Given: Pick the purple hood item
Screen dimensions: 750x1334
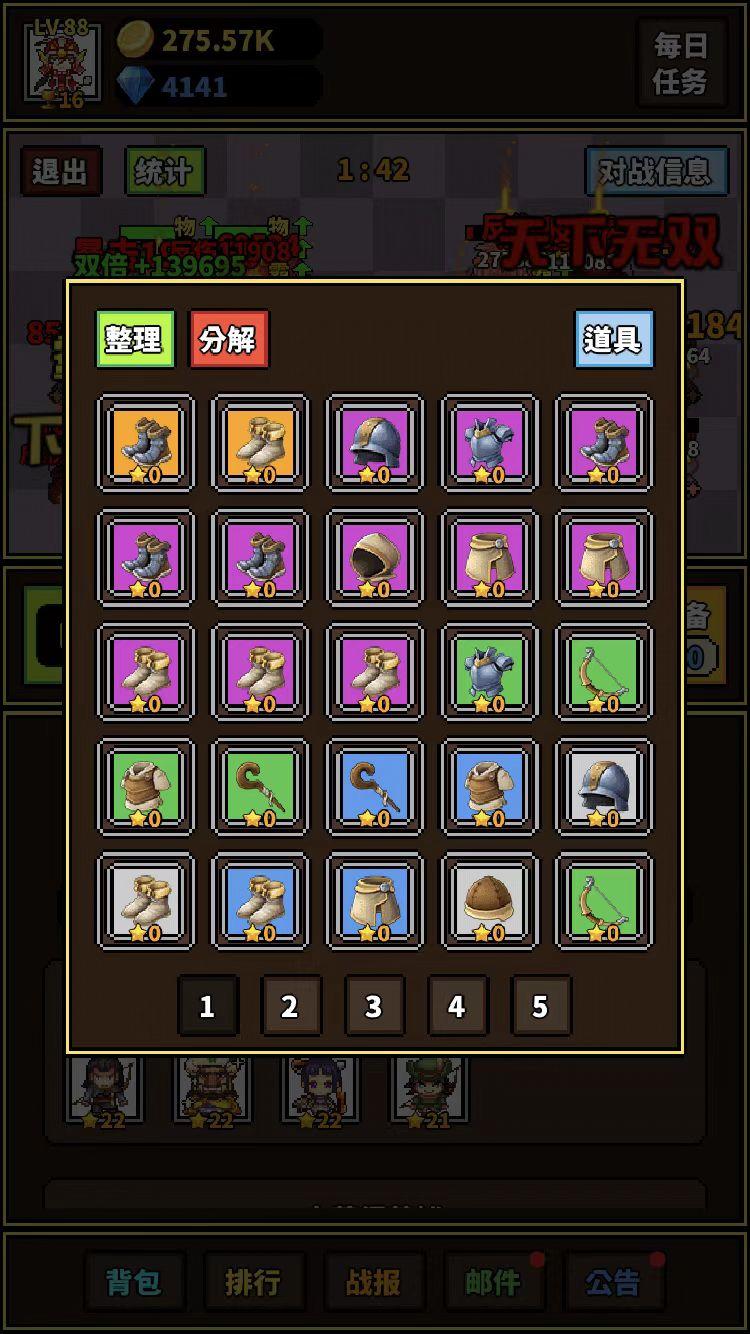Looking at the screenshot, I should click(x=375, y=558).
